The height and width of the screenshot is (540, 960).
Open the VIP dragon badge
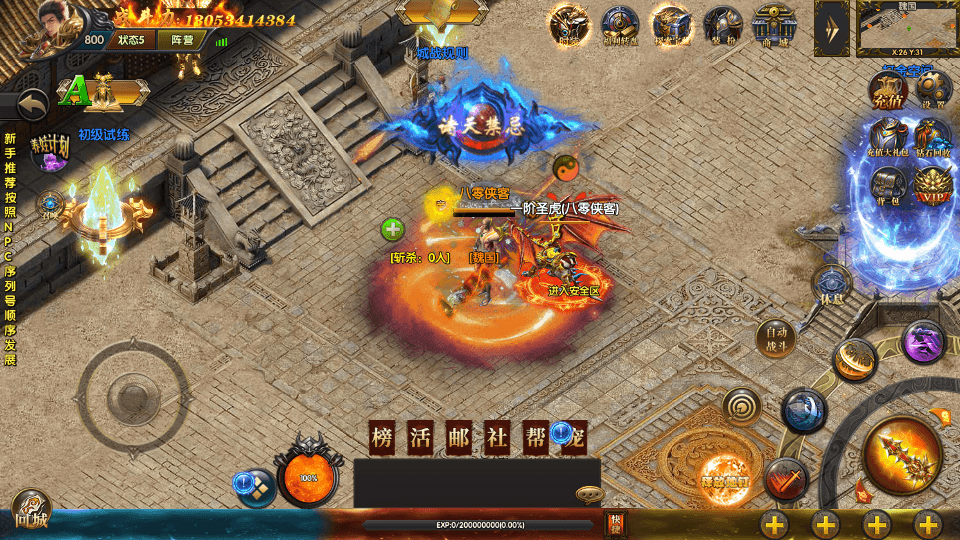click(x=932, y=186)
